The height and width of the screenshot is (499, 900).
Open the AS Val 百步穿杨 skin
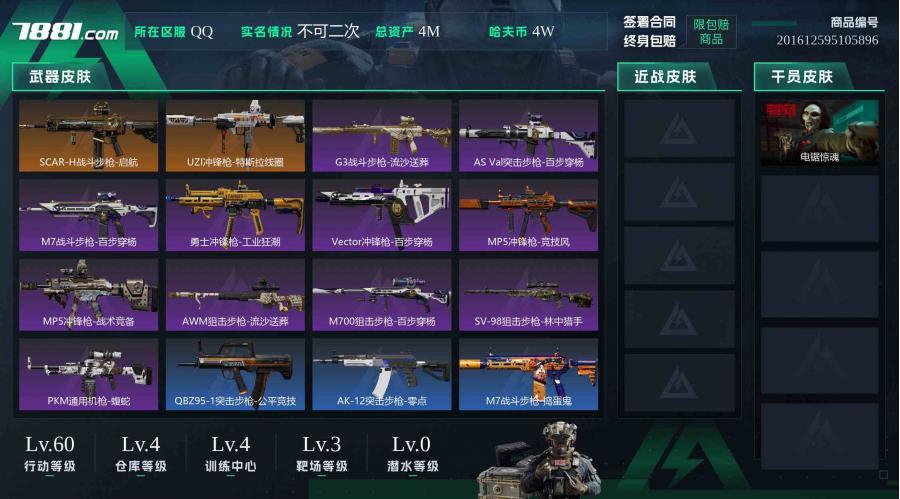click(528, 135)
